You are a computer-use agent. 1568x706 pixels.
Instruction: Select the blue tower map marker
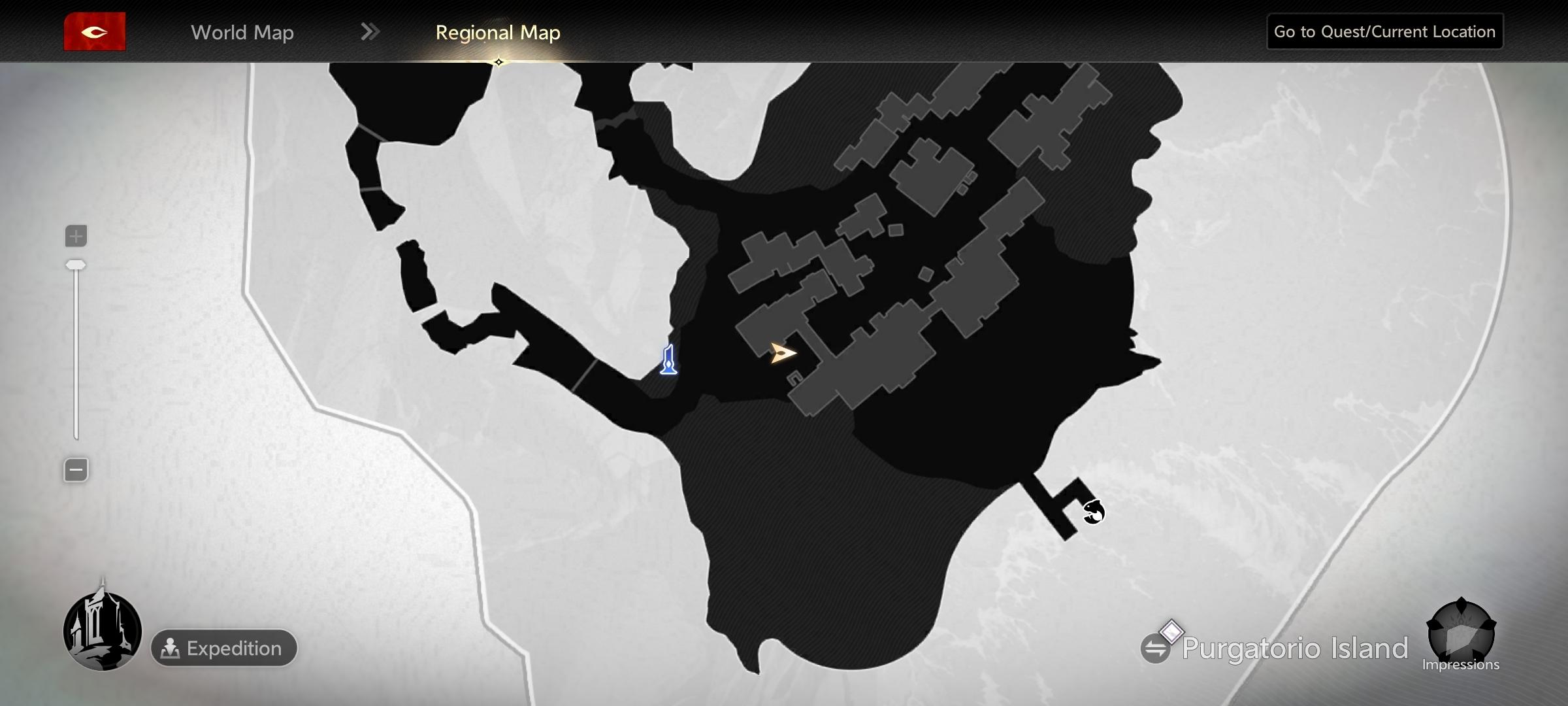point(668,360)
